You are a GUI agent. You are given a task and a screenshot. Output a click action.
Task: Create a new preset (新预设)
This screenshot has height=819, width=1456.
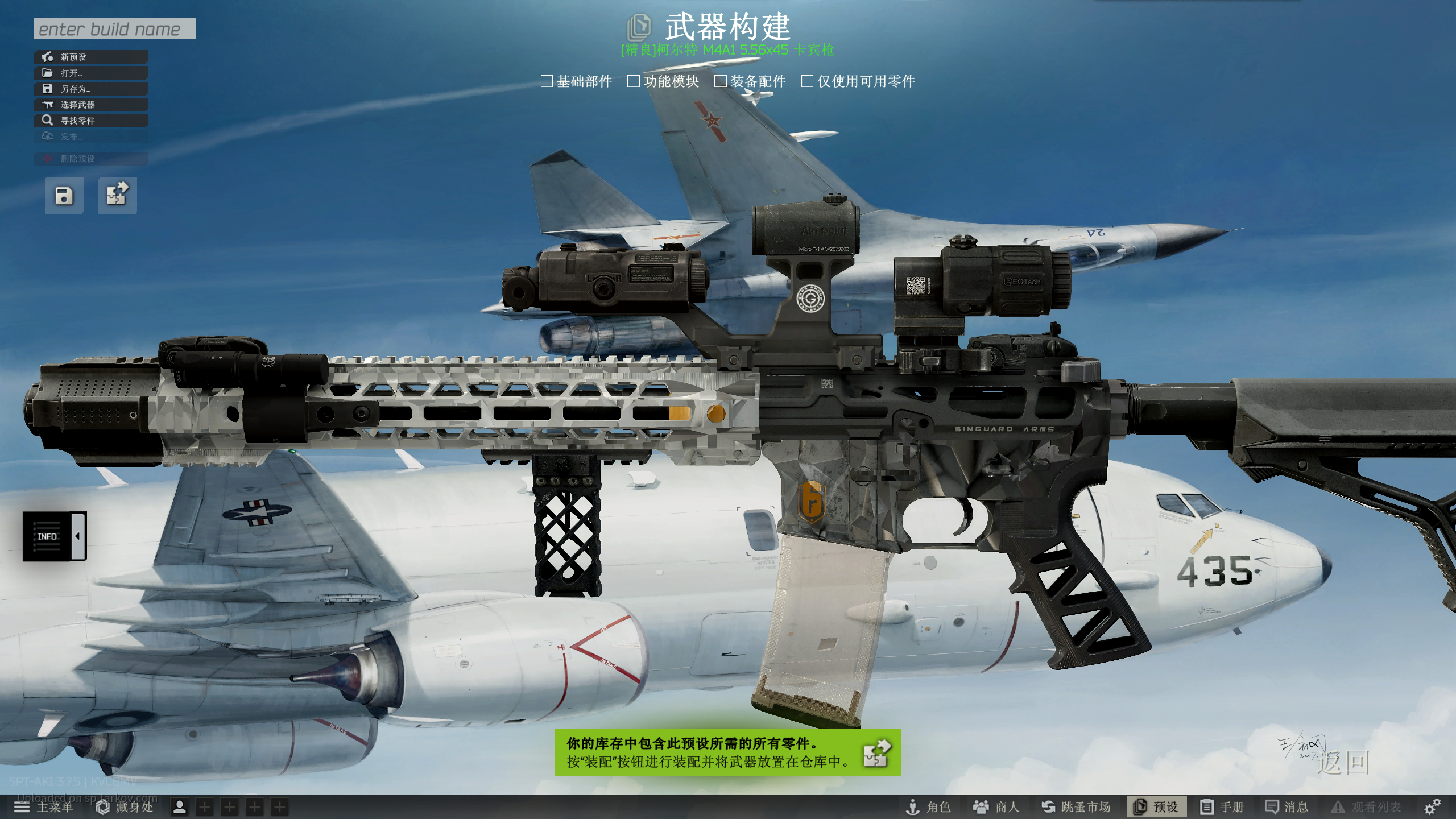91,57
